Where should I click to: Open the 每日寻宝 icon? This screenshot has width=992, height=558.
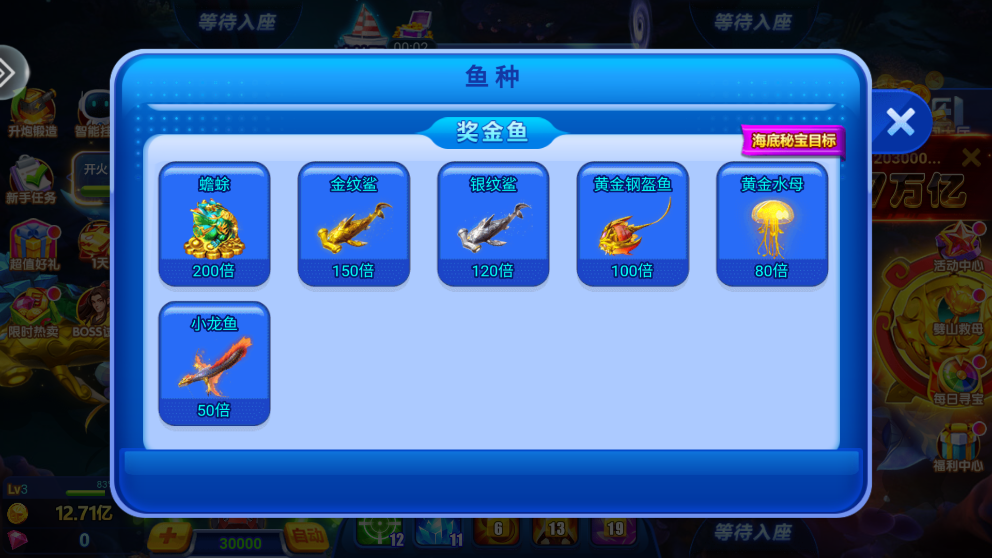point(958,380)
